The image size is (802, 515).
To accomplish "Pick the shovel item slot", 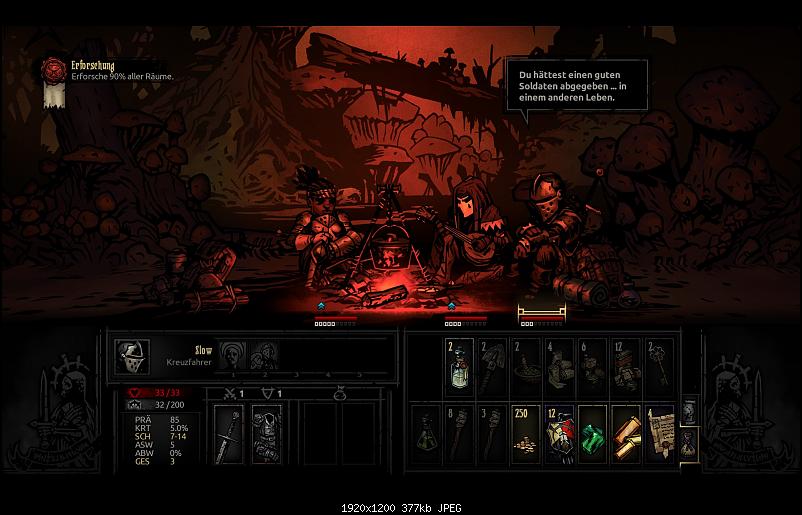I will tap(492, 368).
